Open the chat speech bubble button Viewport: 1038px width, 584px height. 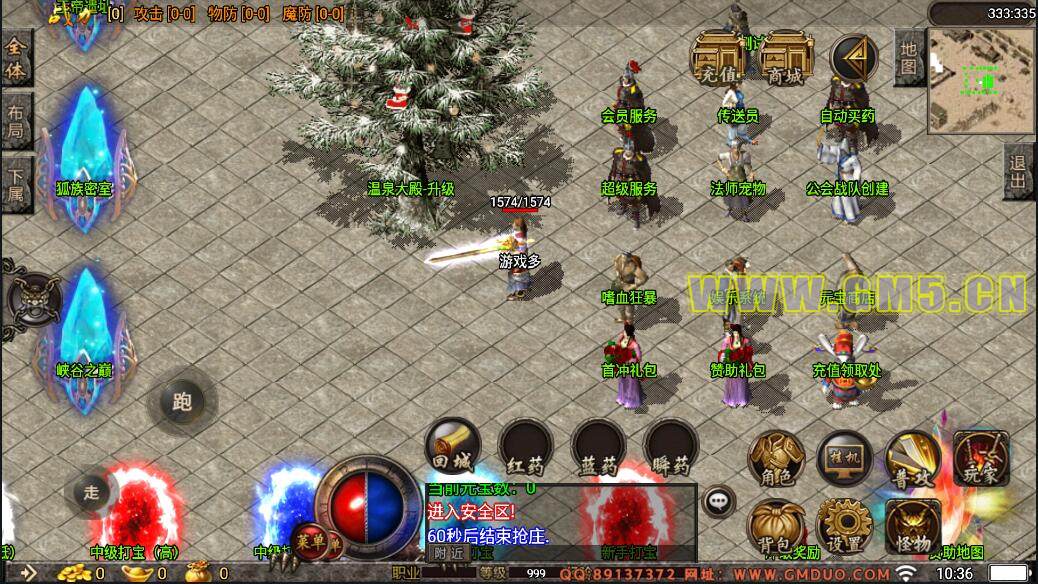tap(718, 500)
